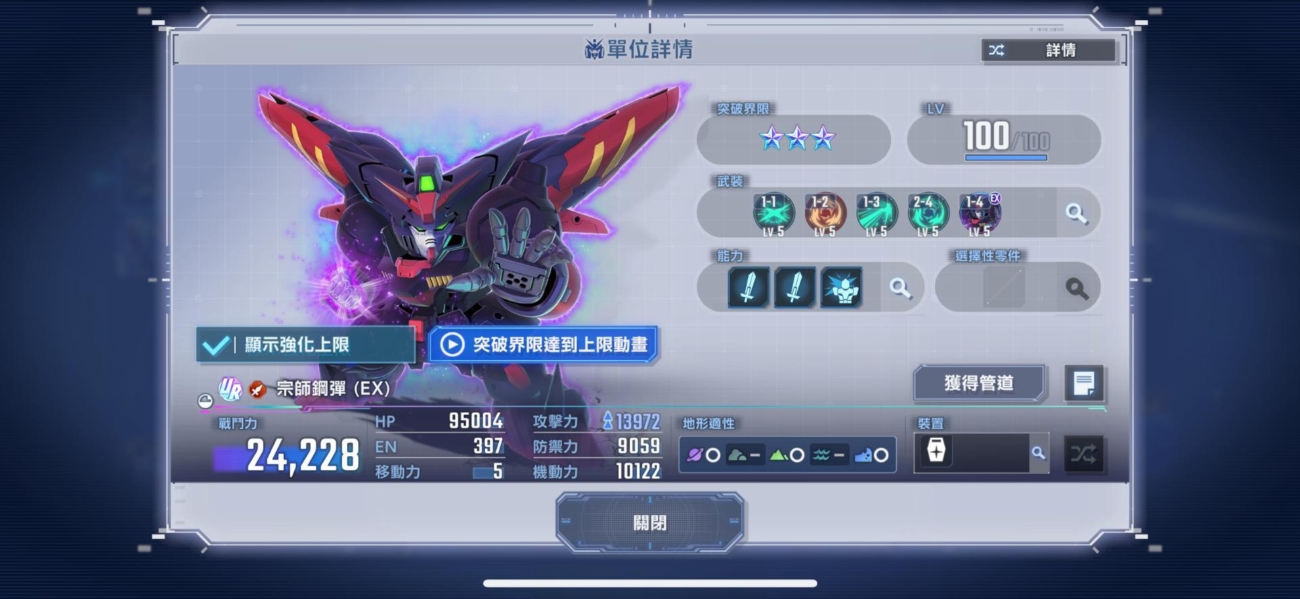Image resolution: width=1300 pixels, height=599 pixels.
Task: Open the note icon beside 獲得管道
Action: tap(1084, 383)
